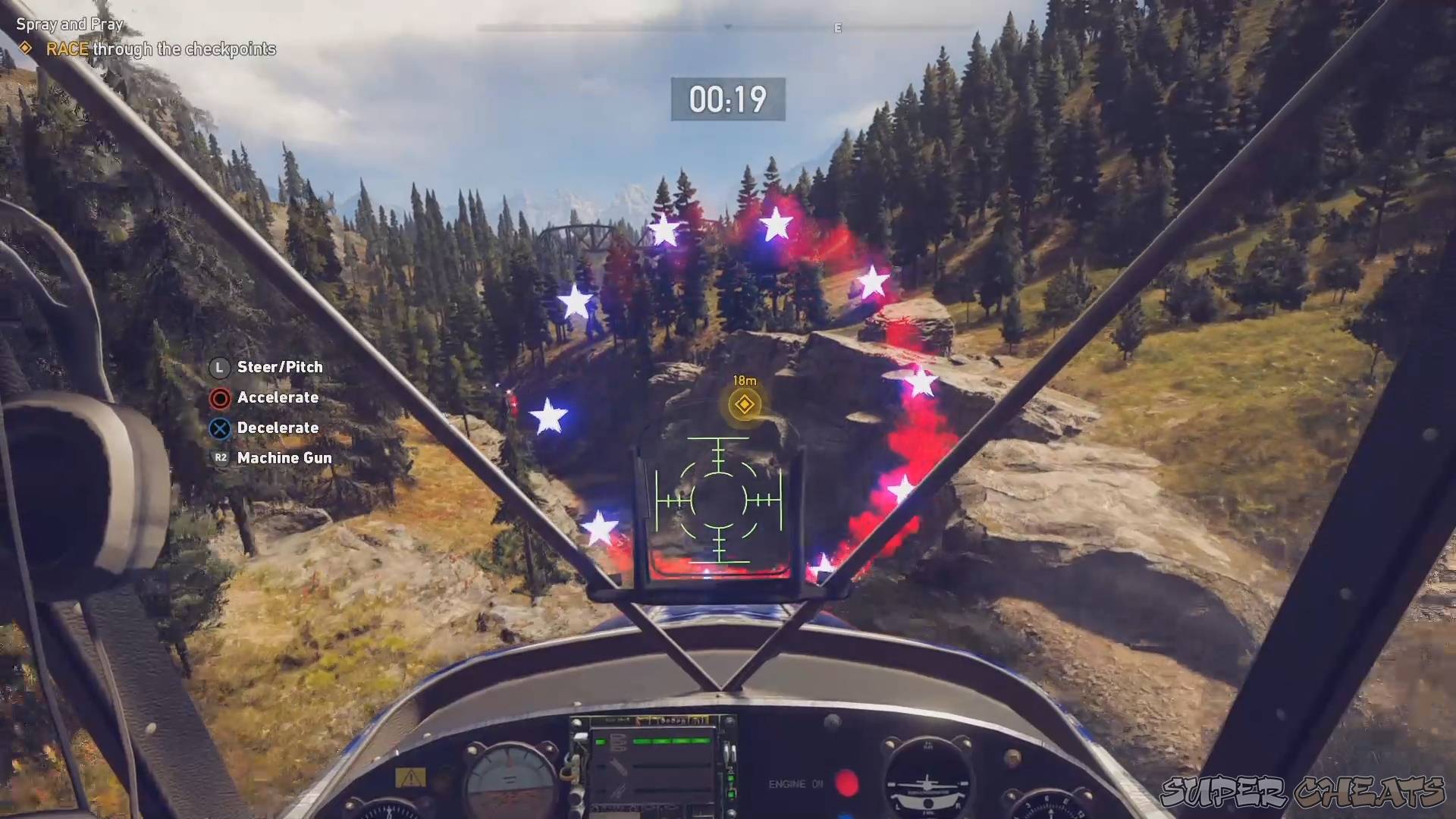Viewport: 1456px width, 819px height.
Task: Click the yellow 18m checkpoint waypoint diamond
Action: [x=743, y=406]
